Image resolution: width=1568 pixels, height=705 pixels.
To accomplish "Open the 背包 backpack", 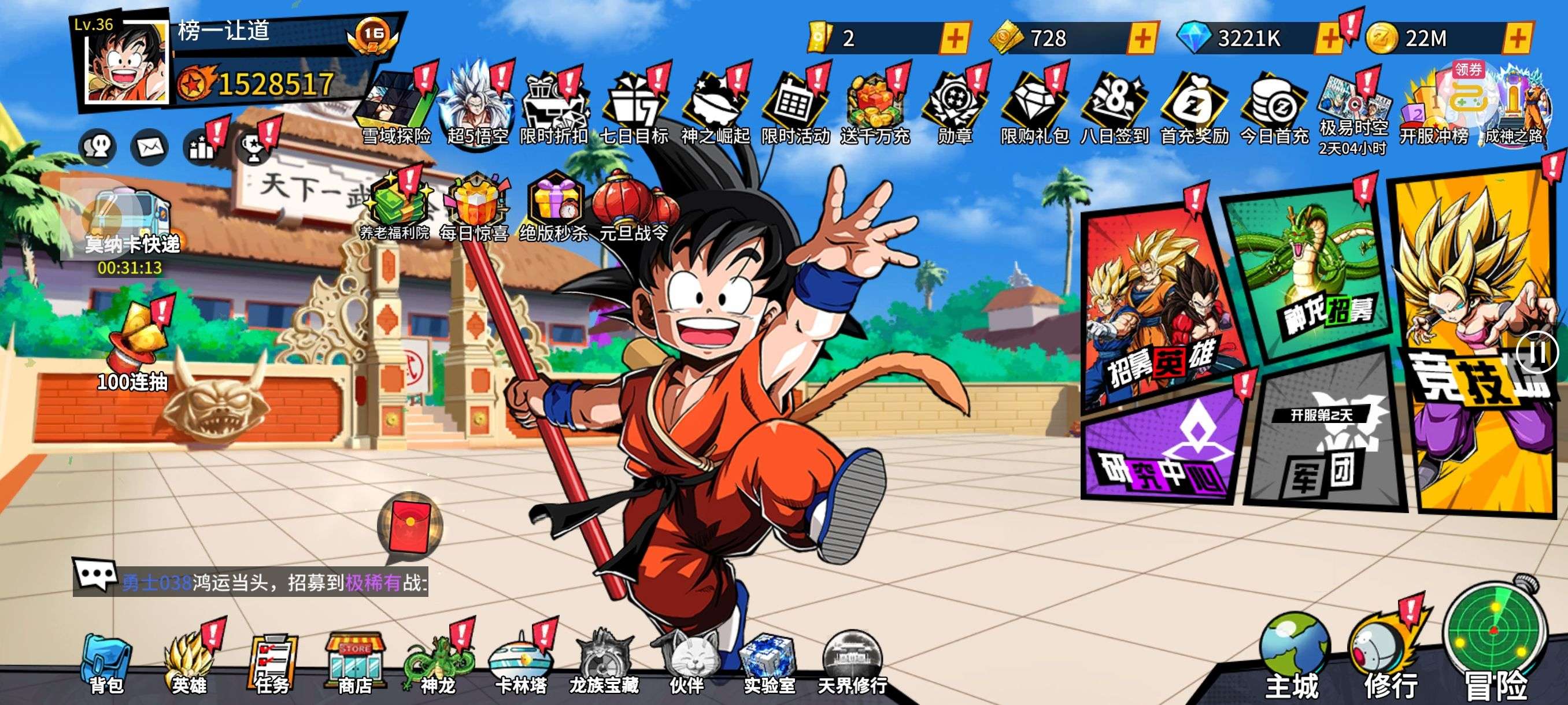I will pos(106,663).
